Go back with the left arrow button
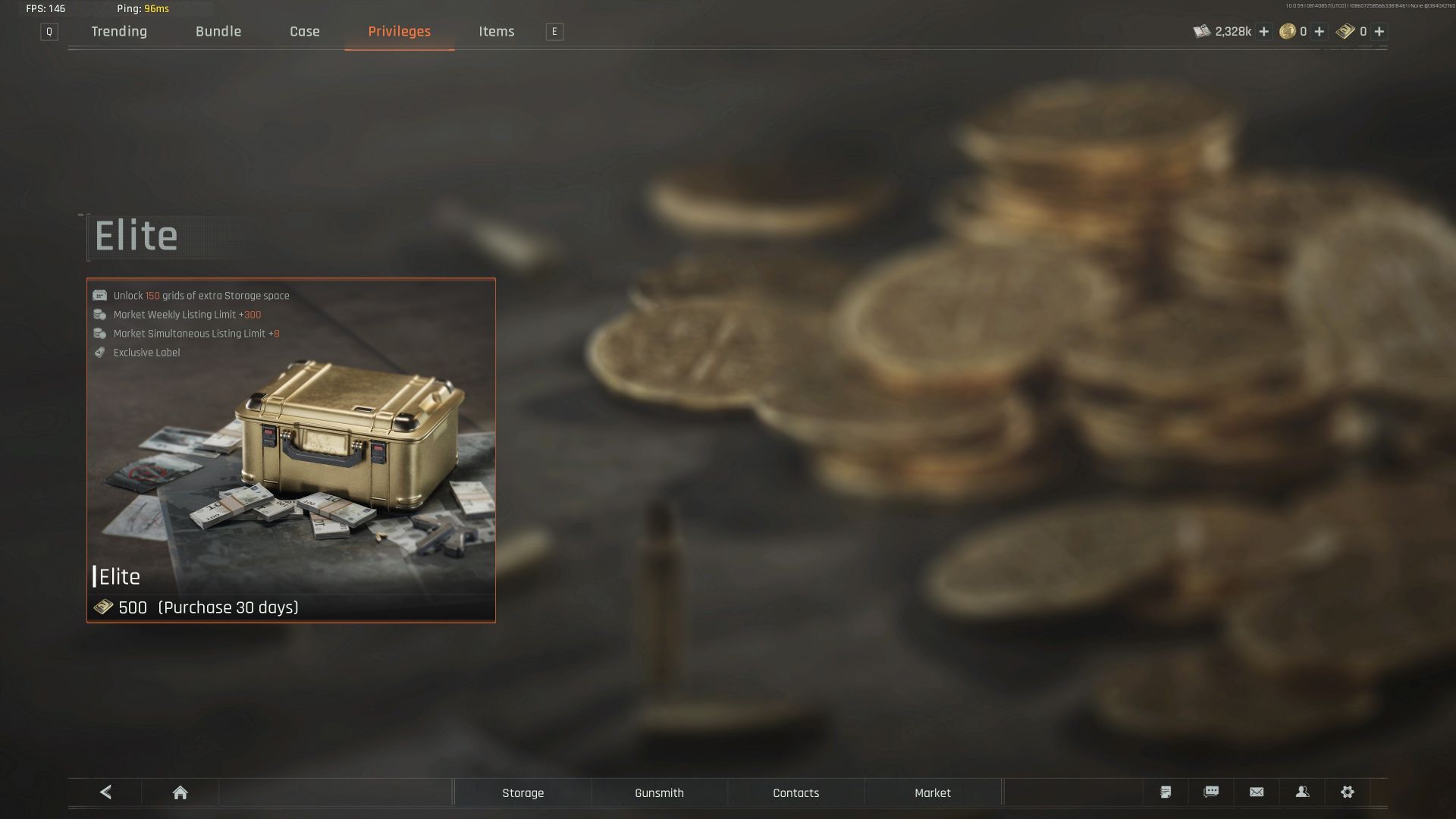 105,792
